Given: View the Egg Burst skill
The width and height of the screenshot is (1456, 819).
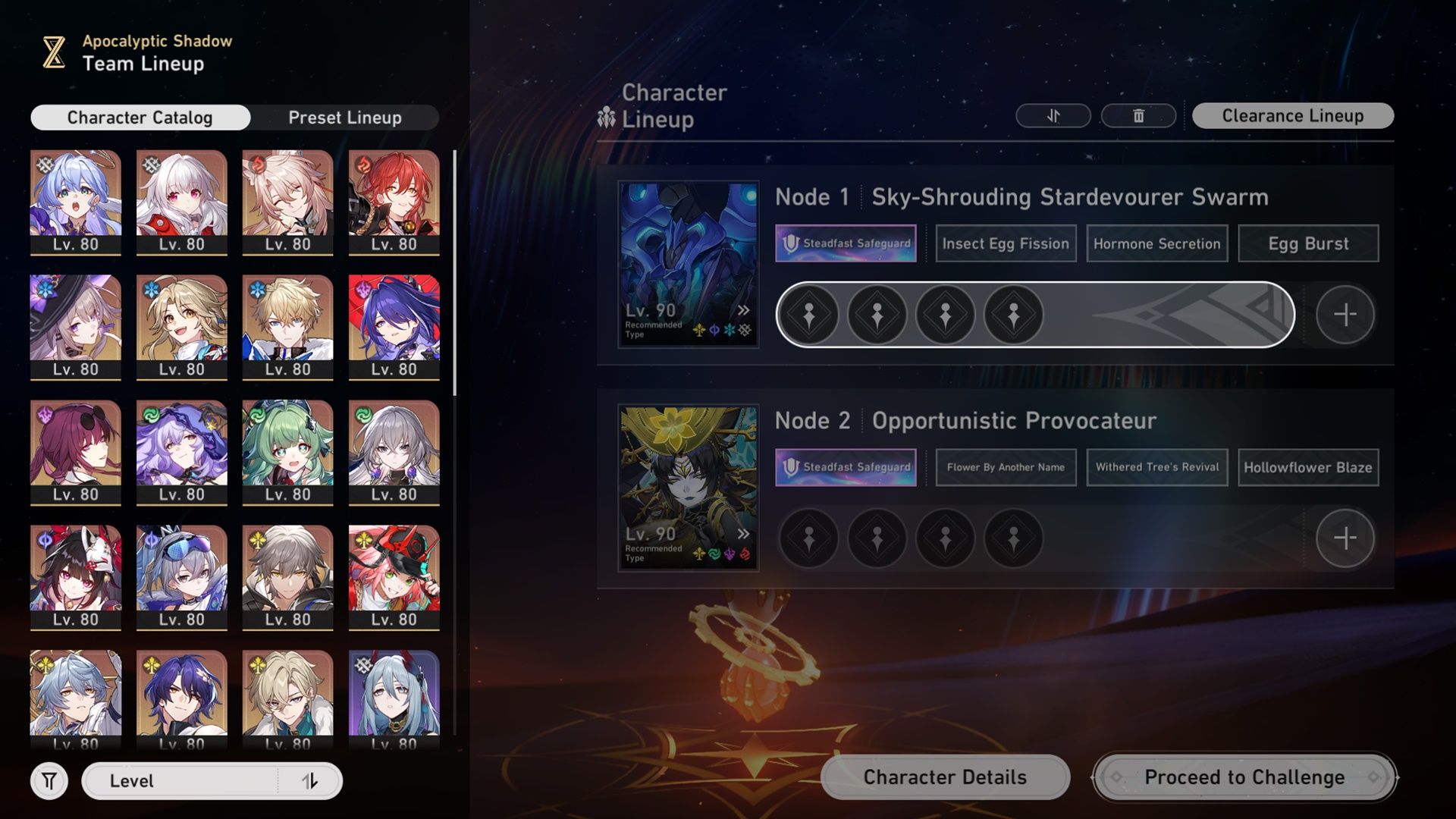Looking at the screenshot, I should click(1308, 243).
